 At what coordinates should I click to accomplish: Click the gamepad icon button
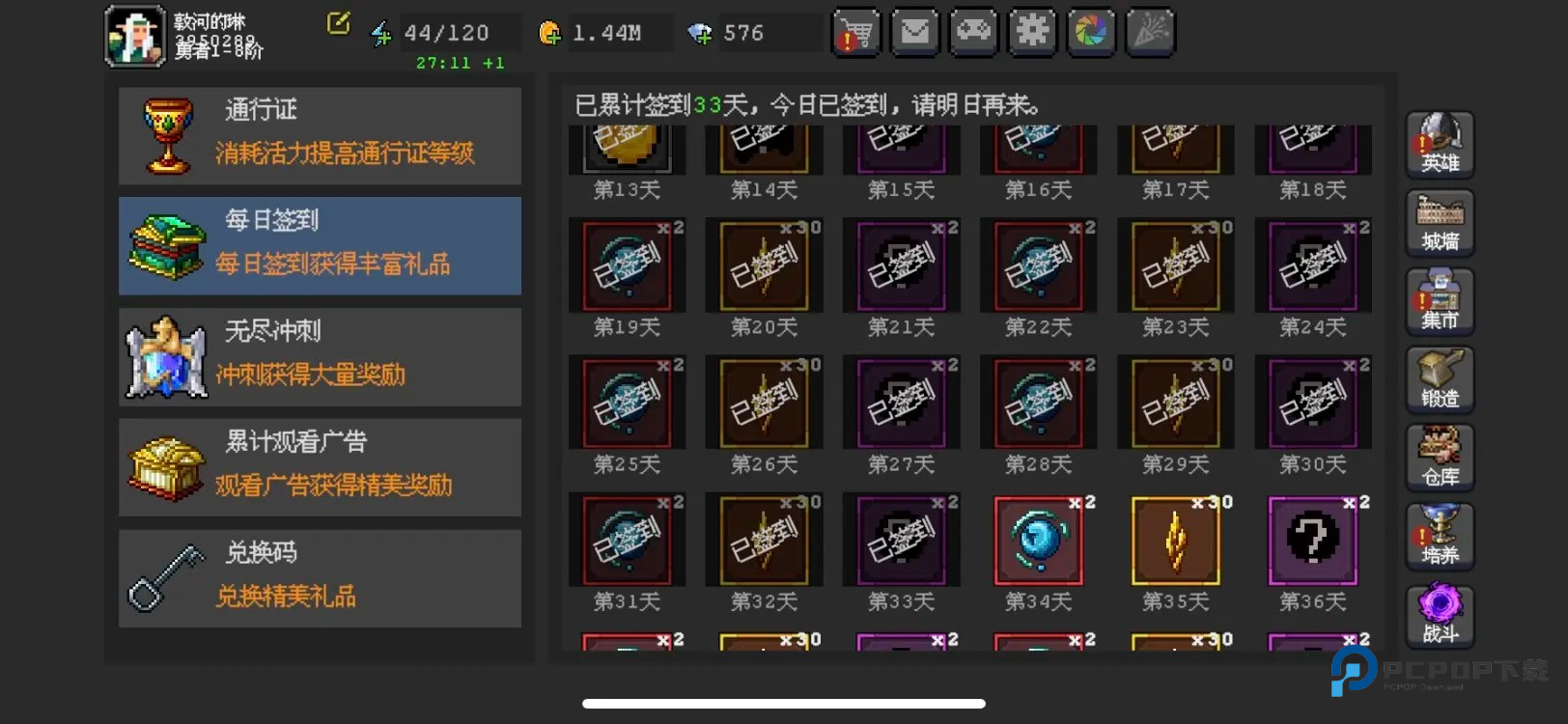(973, 33)
